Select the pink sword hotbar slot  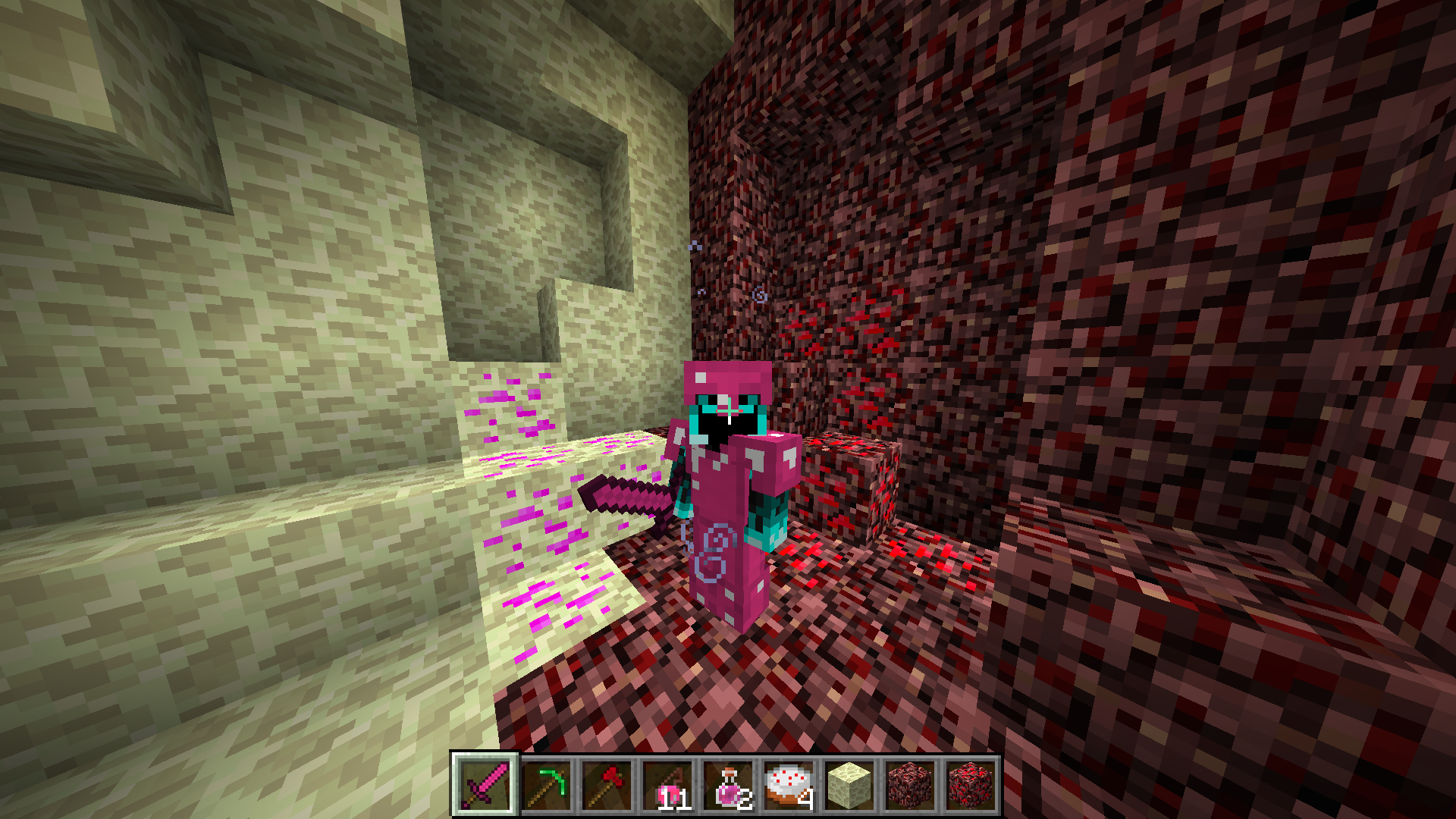click(485, 785)
